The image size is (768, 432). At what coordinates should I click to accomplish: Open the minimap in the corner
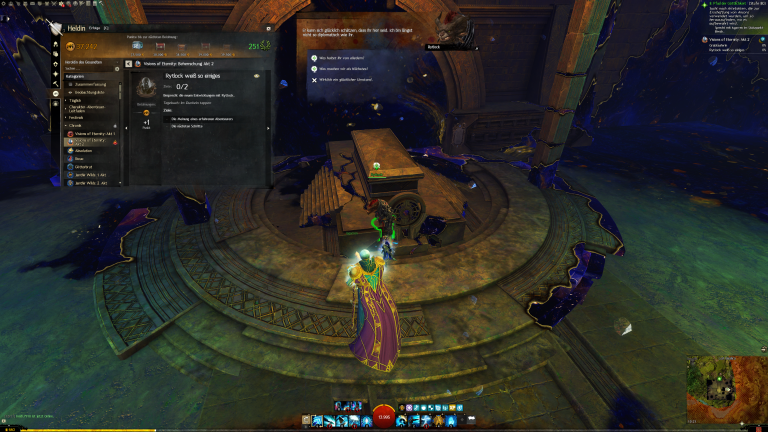[x=725, y=387]
